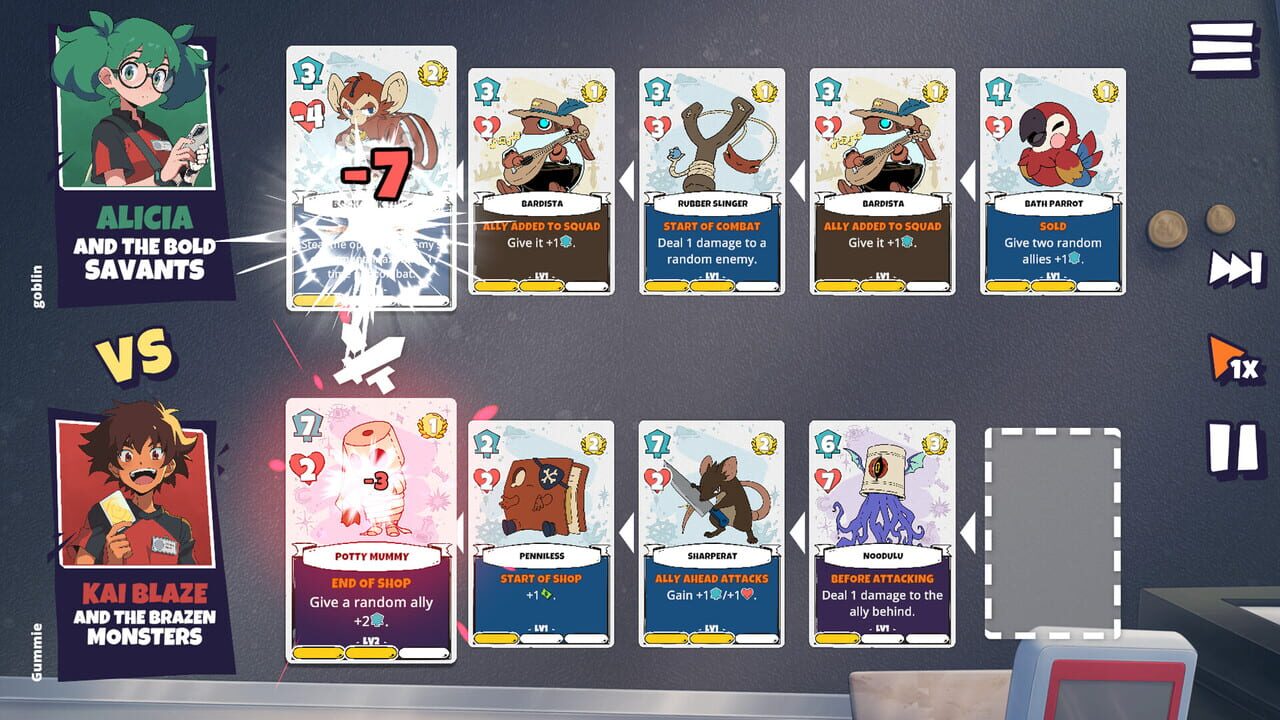Screen dimensions: 1280x720
Task: Select the Bardista card
Action: (x=540, y=180)
